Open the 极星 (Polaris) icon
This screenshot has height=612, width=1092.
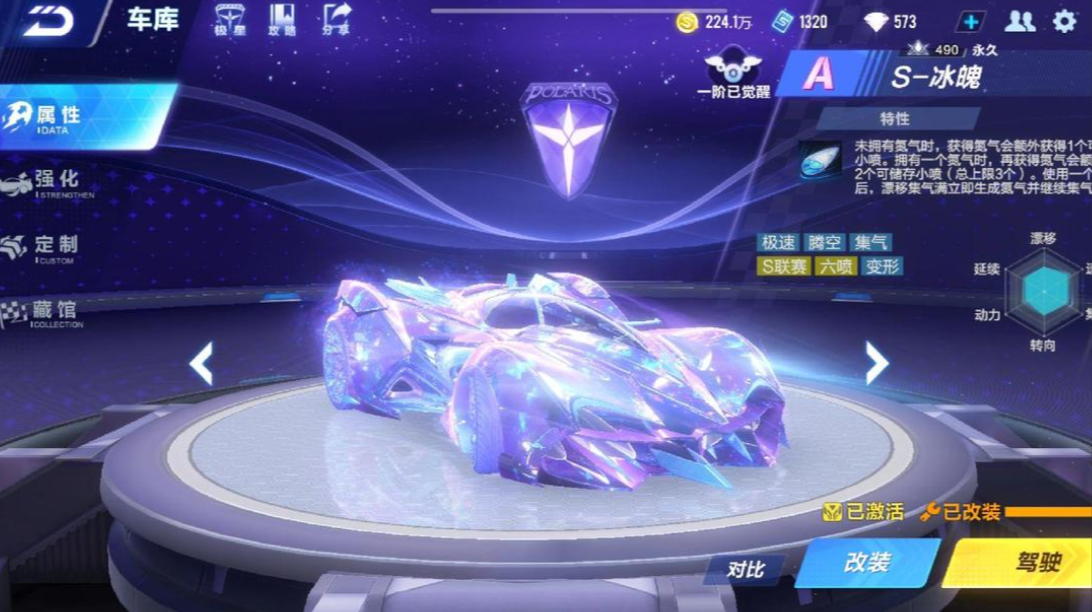tap(229, 19)
